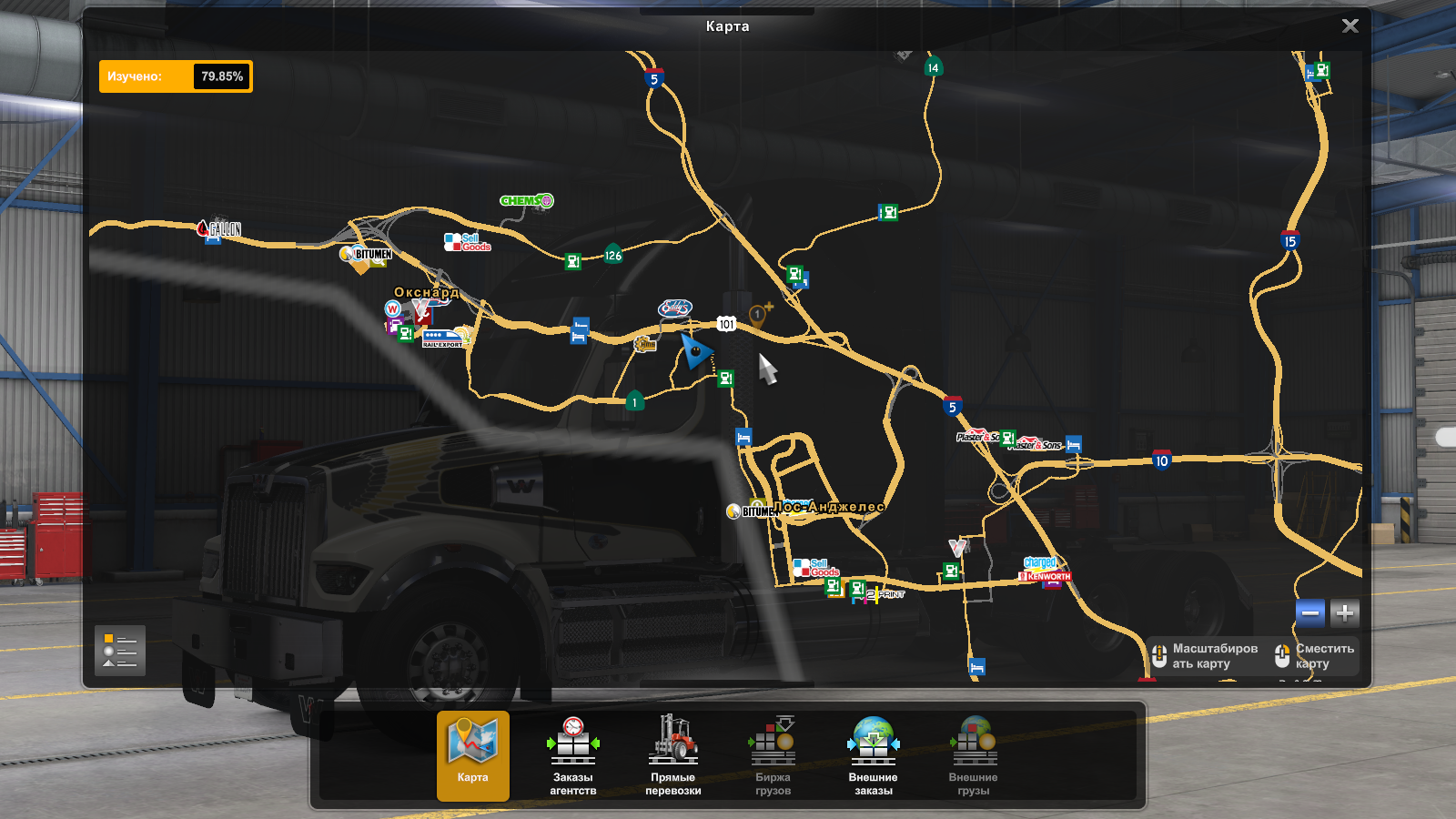Open the map legend list
The height and width of the screenshot is (819, 1456).
pos(120,651)
